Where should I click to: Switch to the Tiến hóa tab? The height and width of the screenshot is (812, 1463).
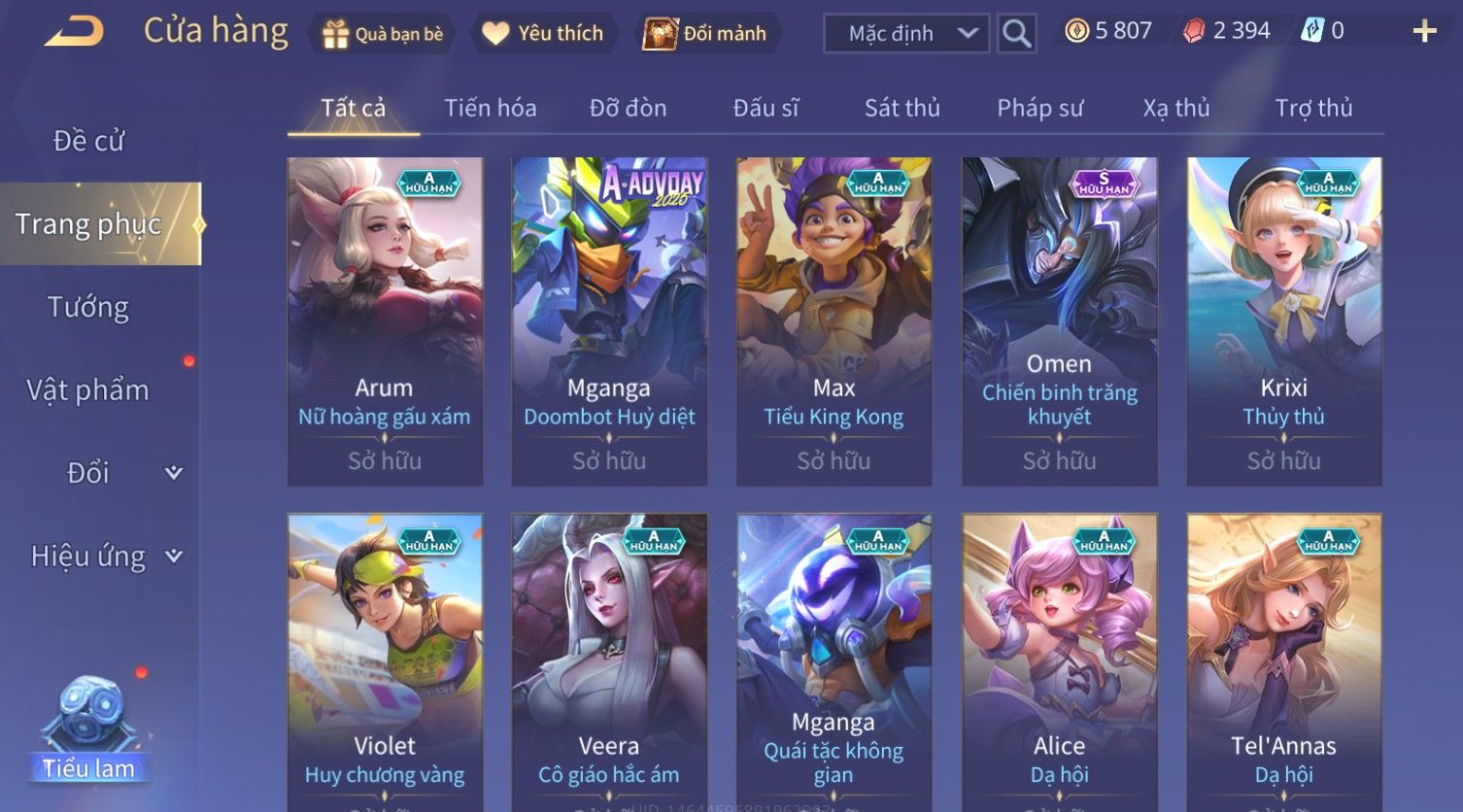point(490,108)
